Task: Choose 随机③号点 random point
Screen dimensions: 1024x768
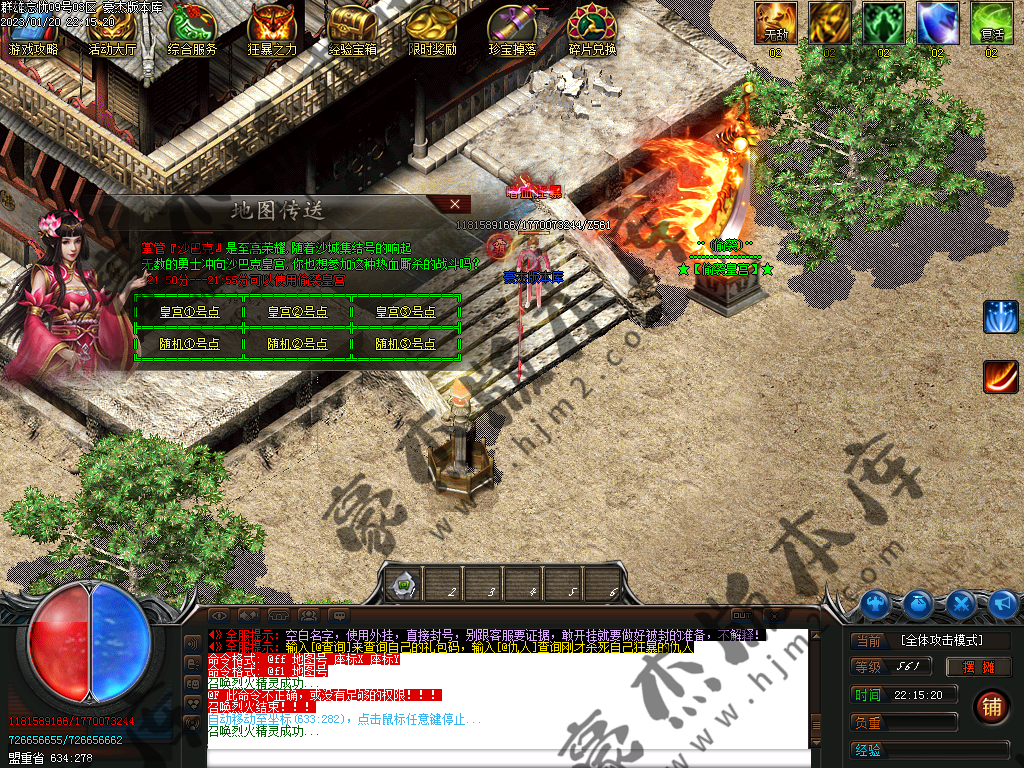Action: 406,343
